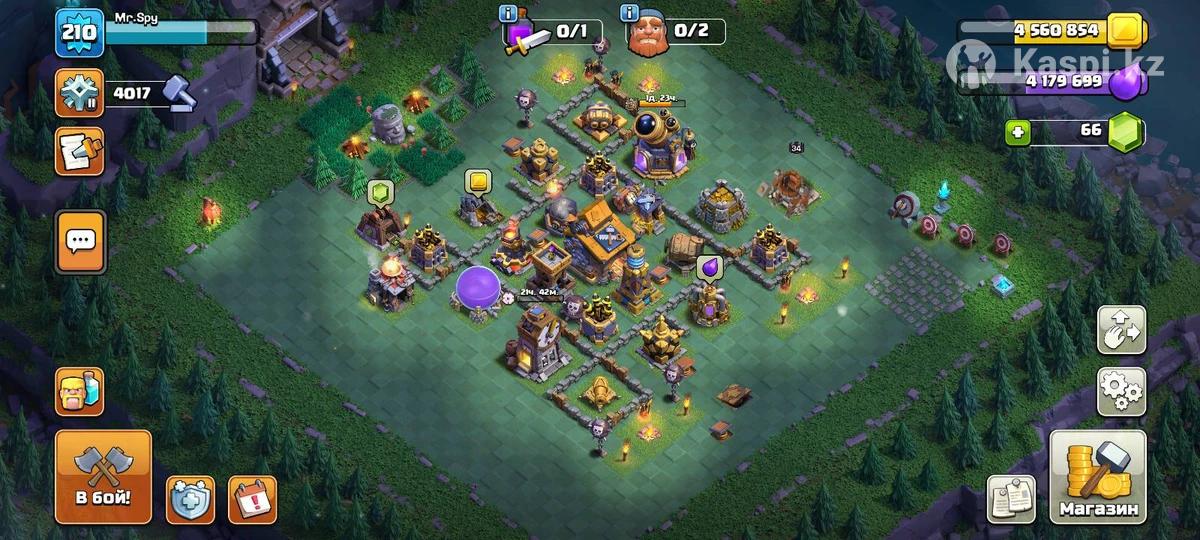Open the game settings gear
Viewport: 1200px width, 540px height.
pyautogui.click(x=1121, y=391)
